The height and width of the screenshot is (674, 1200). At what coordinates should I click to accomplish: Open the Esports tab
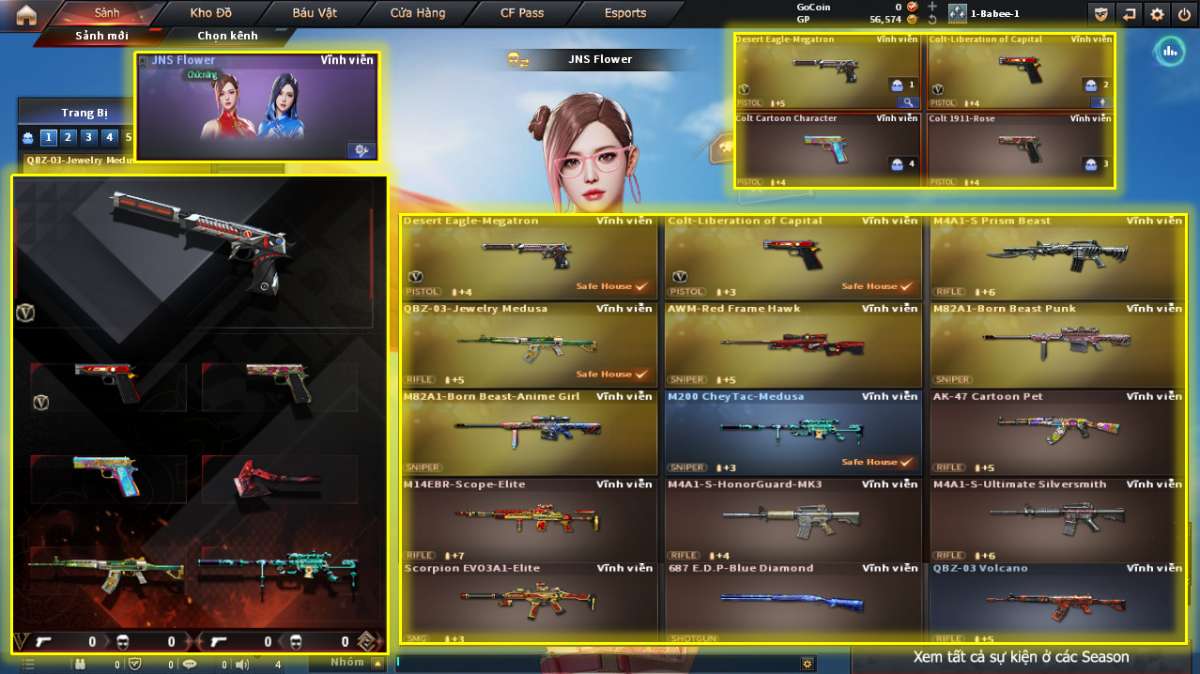tap(625, 13)
